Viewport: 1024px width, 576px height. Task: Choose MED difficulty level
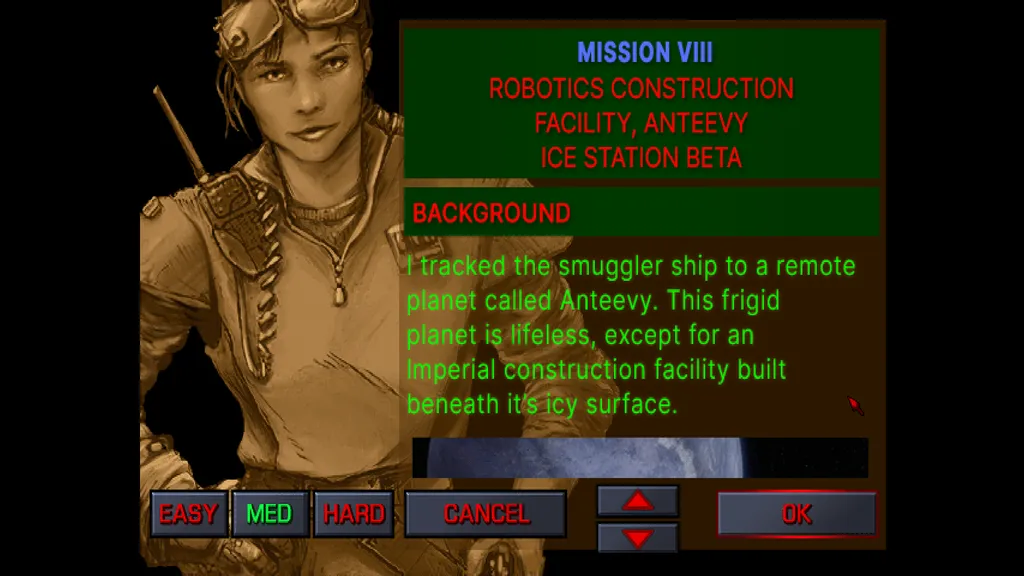tap(270, 514)
